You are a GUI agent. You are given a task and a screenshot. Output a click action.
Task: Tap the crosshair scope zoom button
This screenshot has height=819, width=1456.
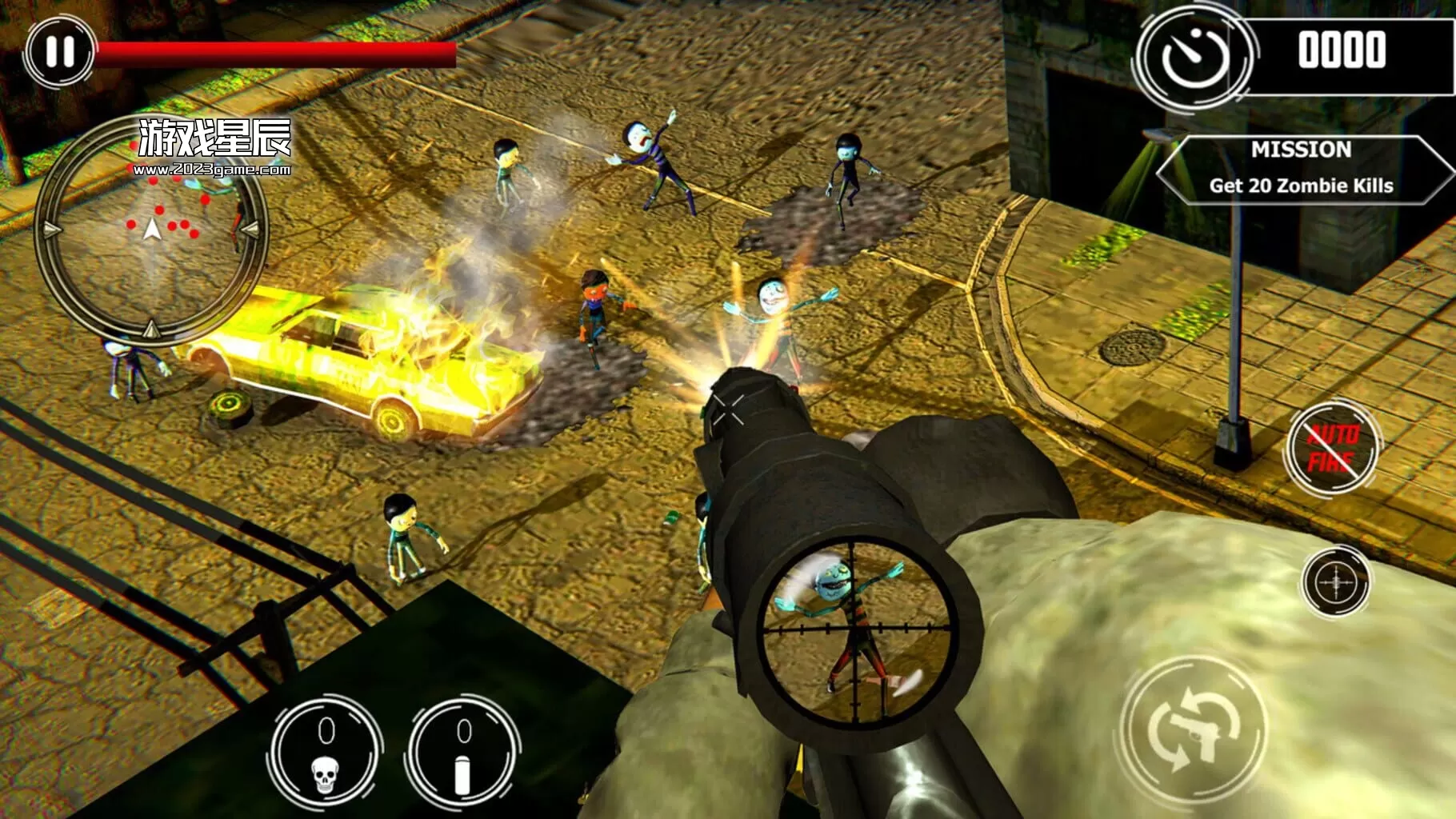1335,581
